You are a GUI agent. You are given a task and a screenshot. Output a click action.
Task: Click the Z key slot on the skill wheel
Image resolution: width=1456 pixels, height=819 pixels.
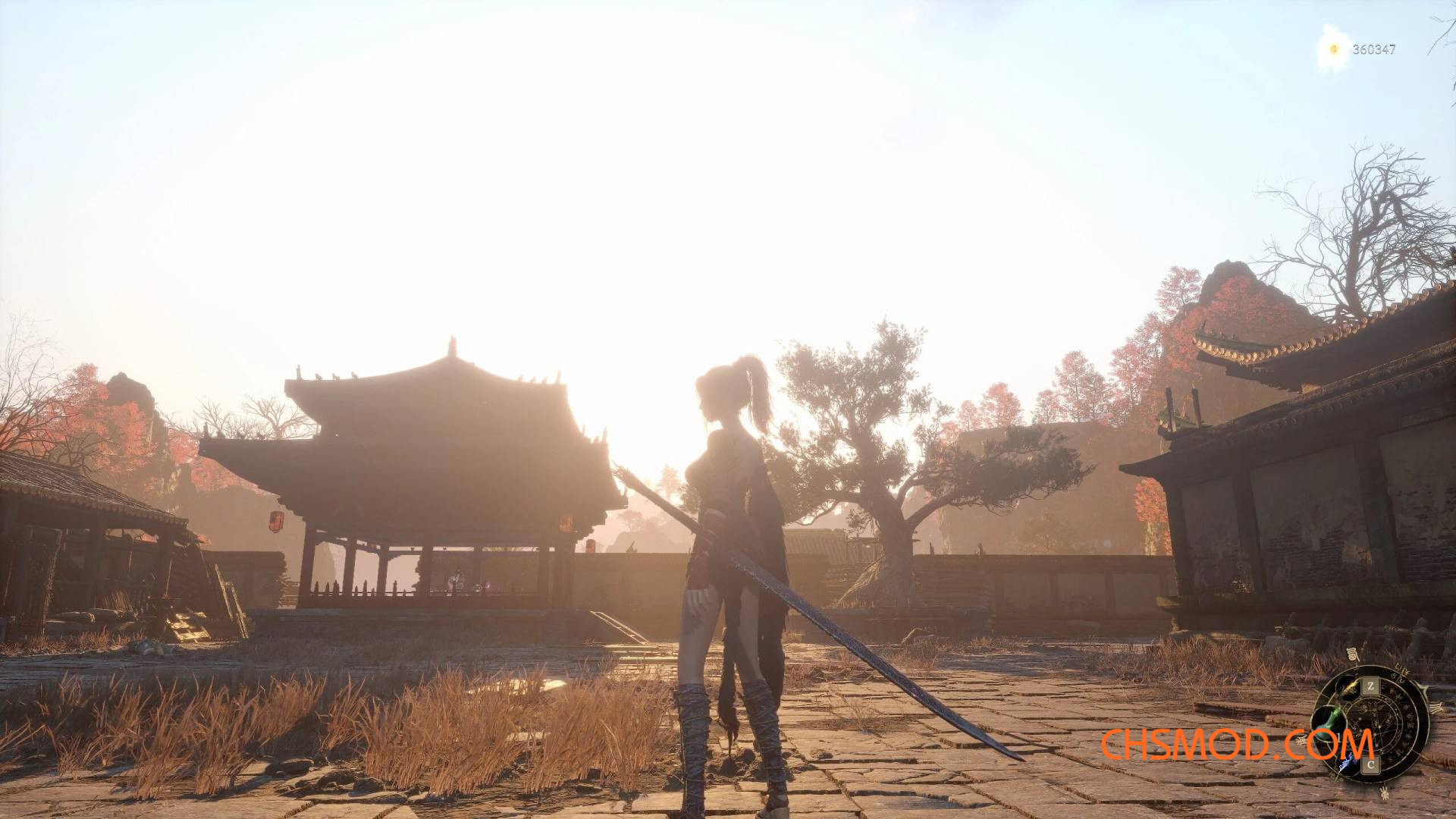click(x=1371, y=685)
